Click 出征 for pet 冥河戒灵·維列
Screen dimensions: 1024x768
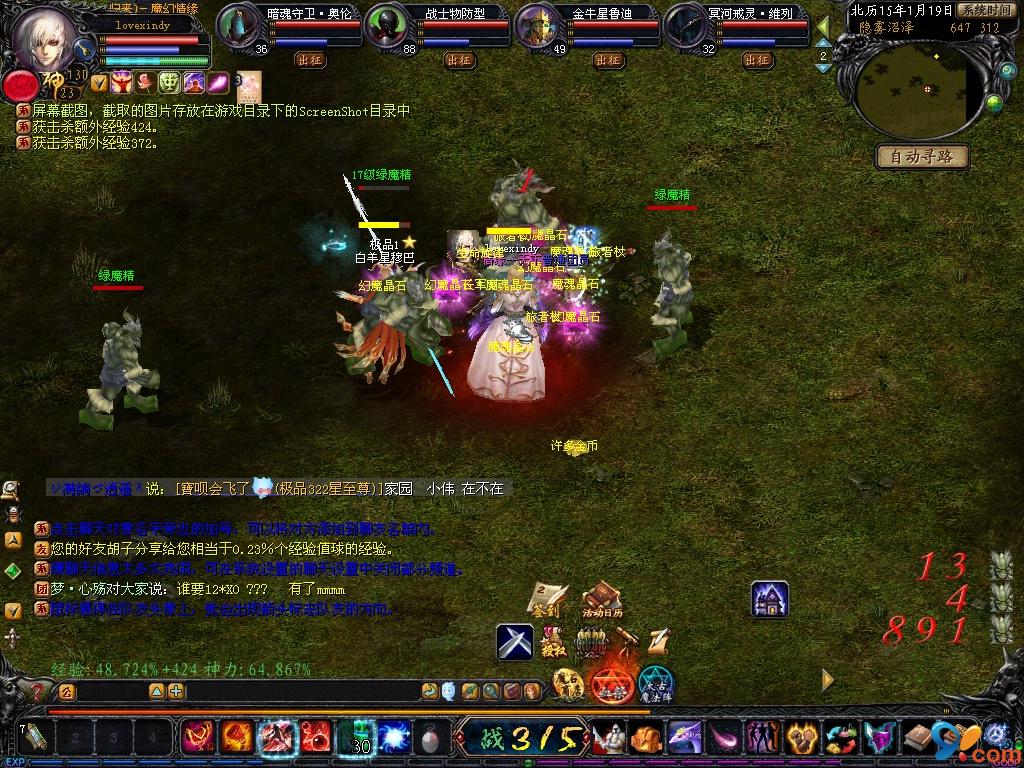point(758,60)
